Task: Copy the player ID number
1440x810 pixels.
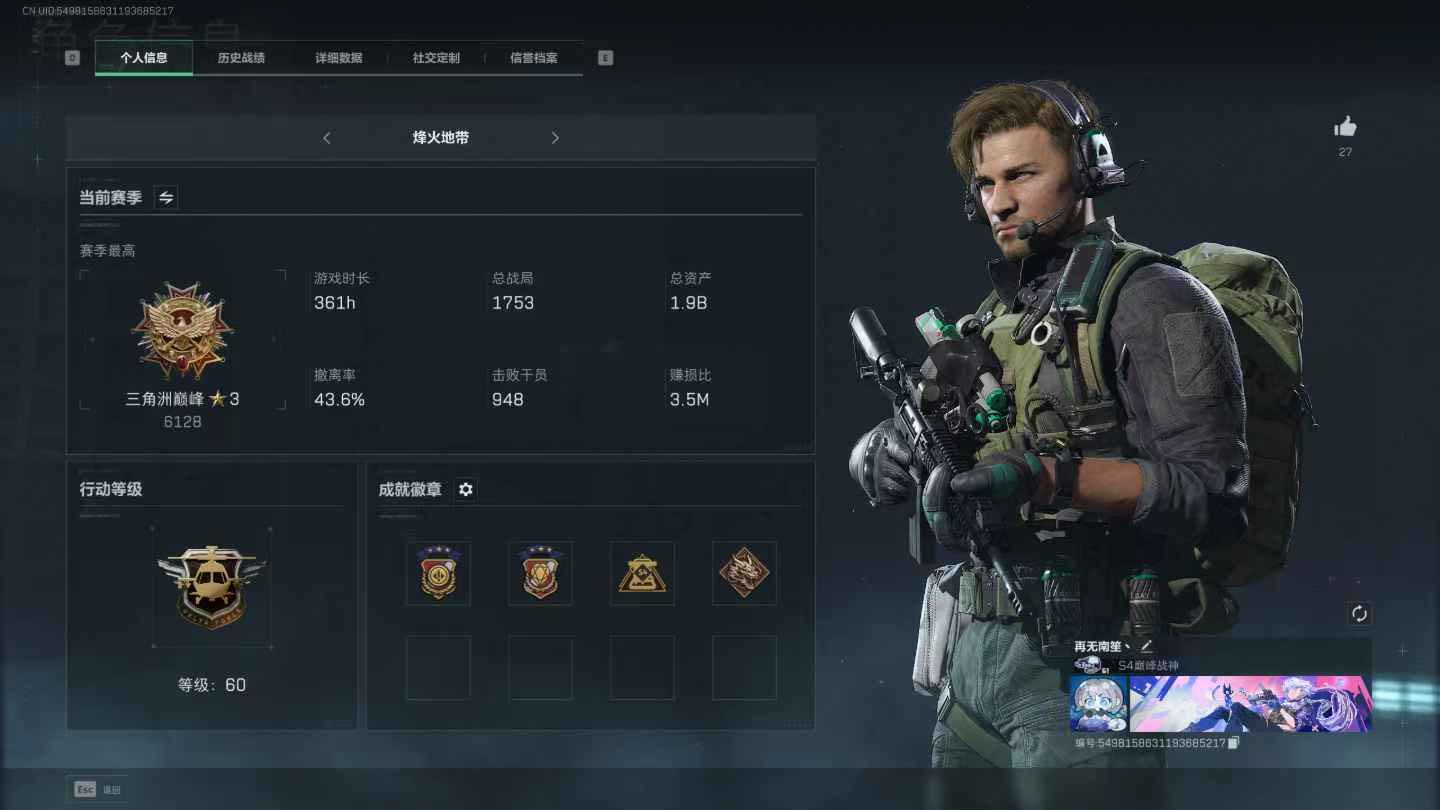Action: [x=1234, y=743]
